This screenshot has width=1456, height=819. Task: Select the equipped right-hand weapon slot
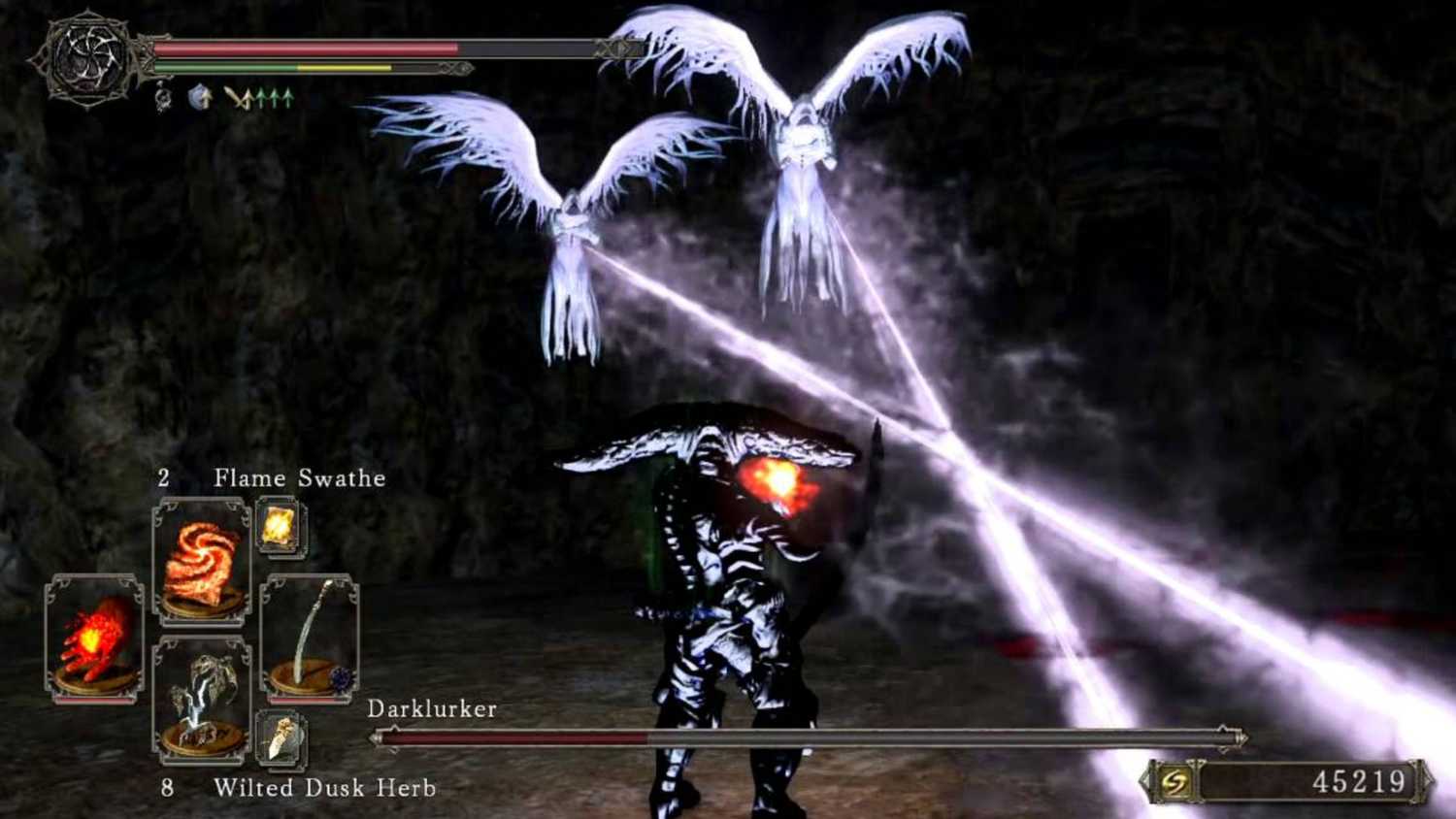(309, 636)
